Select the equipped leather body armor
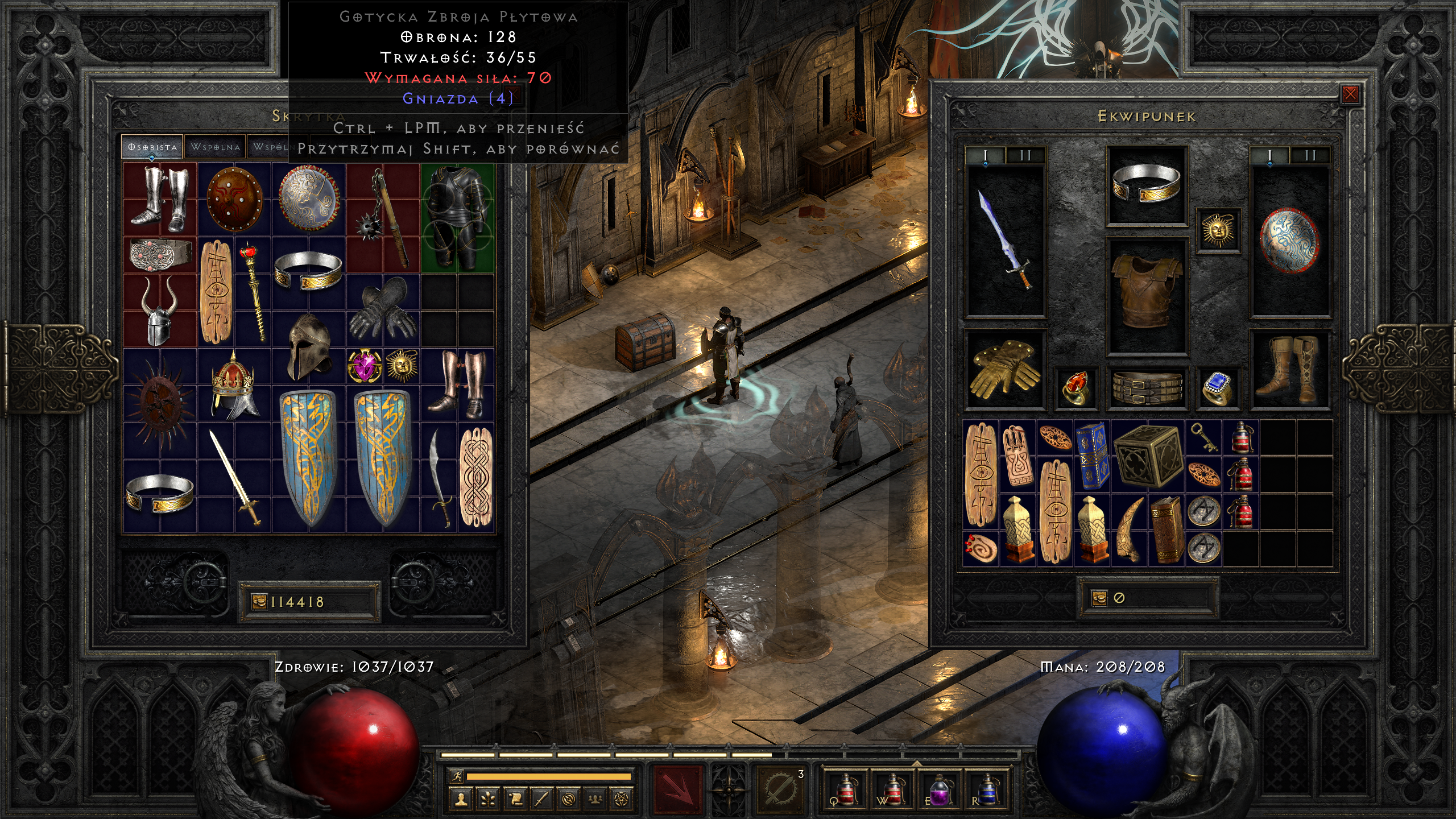The width and height of the screenshot is (1456, 819). click(1146, 293)
